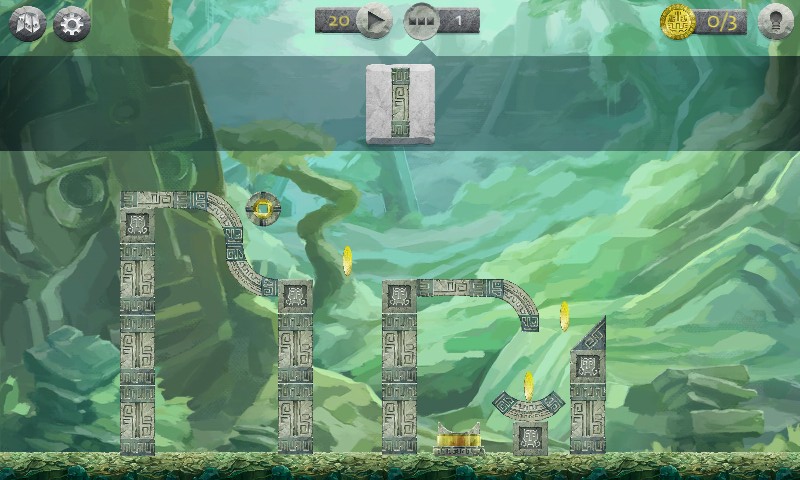Open the gear settings menu
The image size is (800, 480).
[72, 24]
